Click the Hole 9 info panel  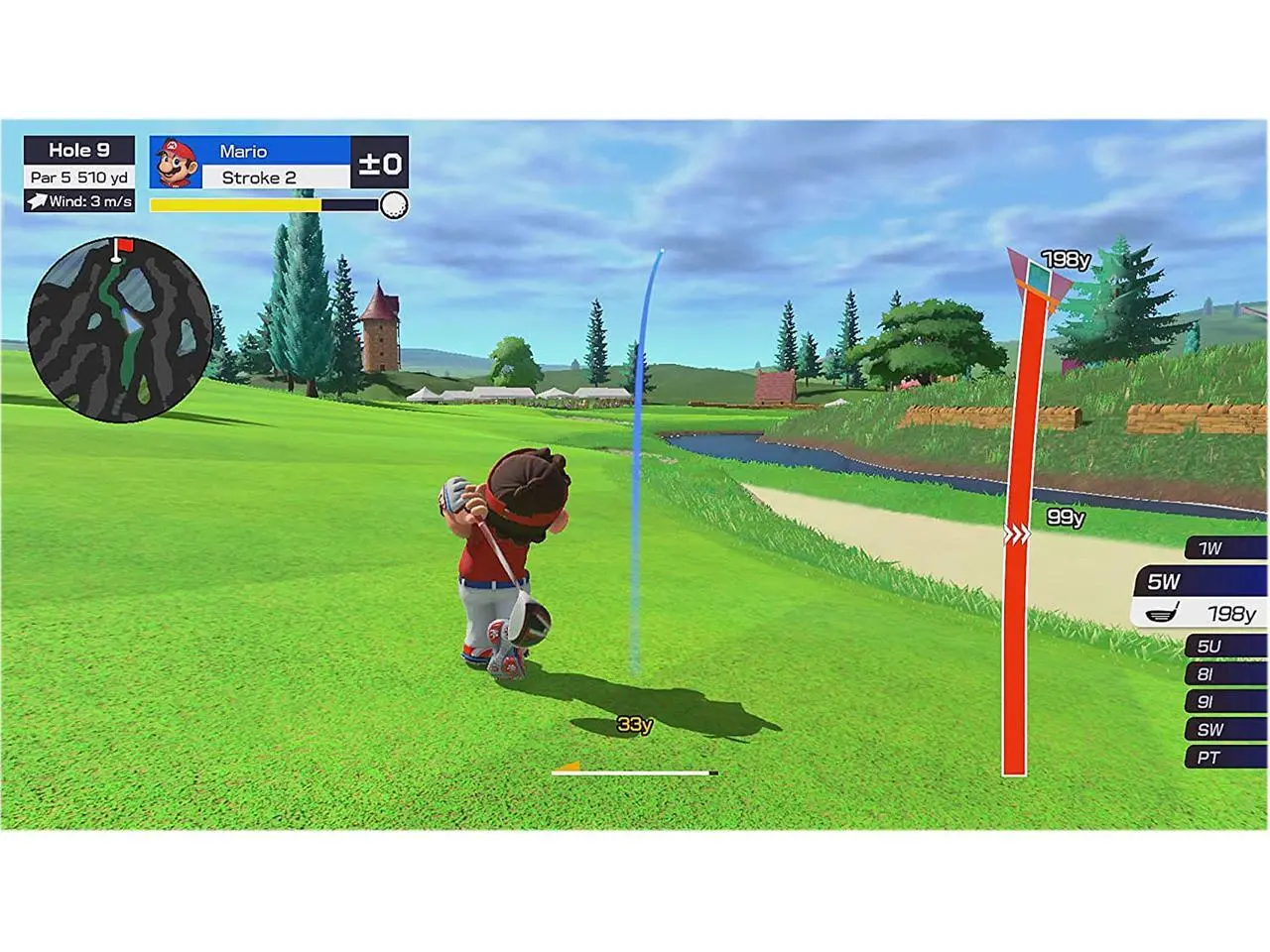tap(79, 174)
